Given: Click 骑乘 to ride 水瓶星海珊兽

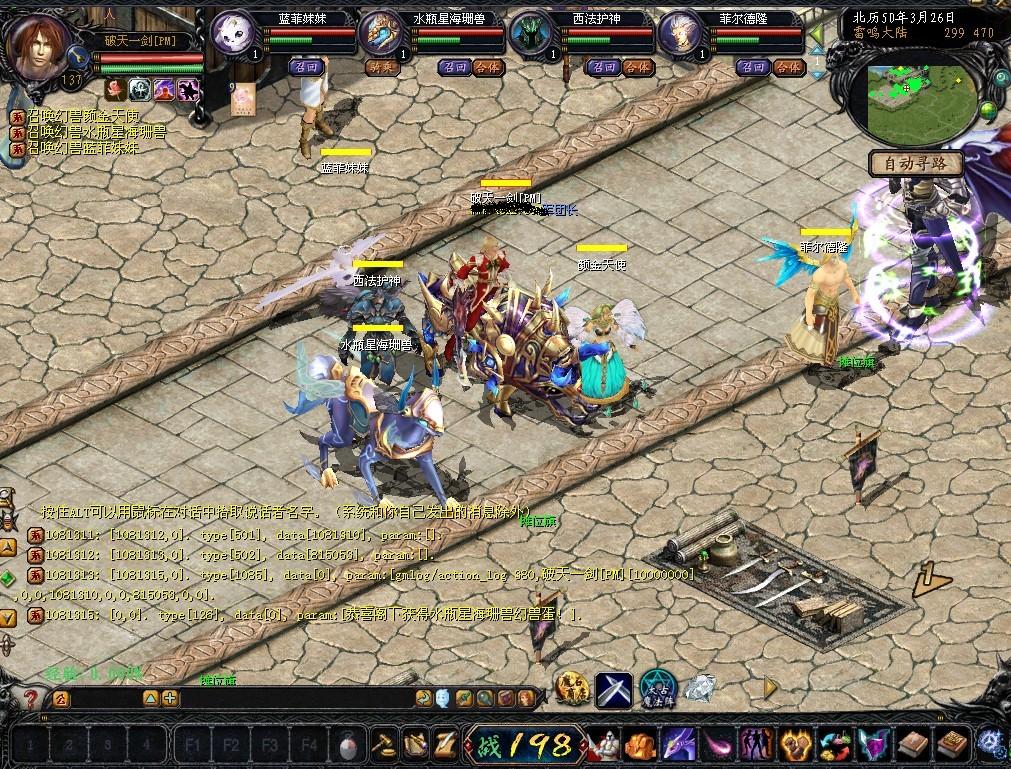Looking at the screenshot, I should tap(380, 67).
